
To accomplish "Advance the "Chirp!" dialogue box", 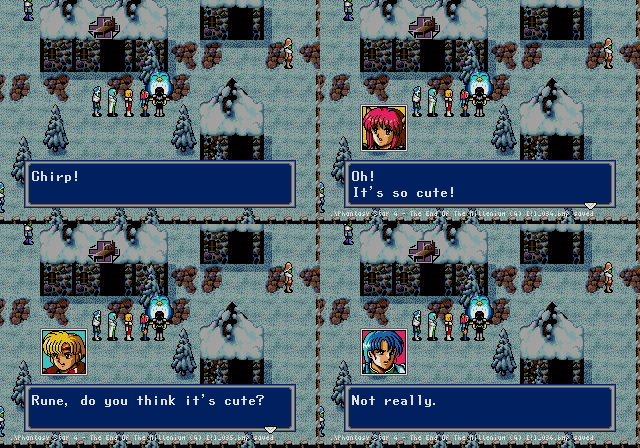I will point(160,184).
